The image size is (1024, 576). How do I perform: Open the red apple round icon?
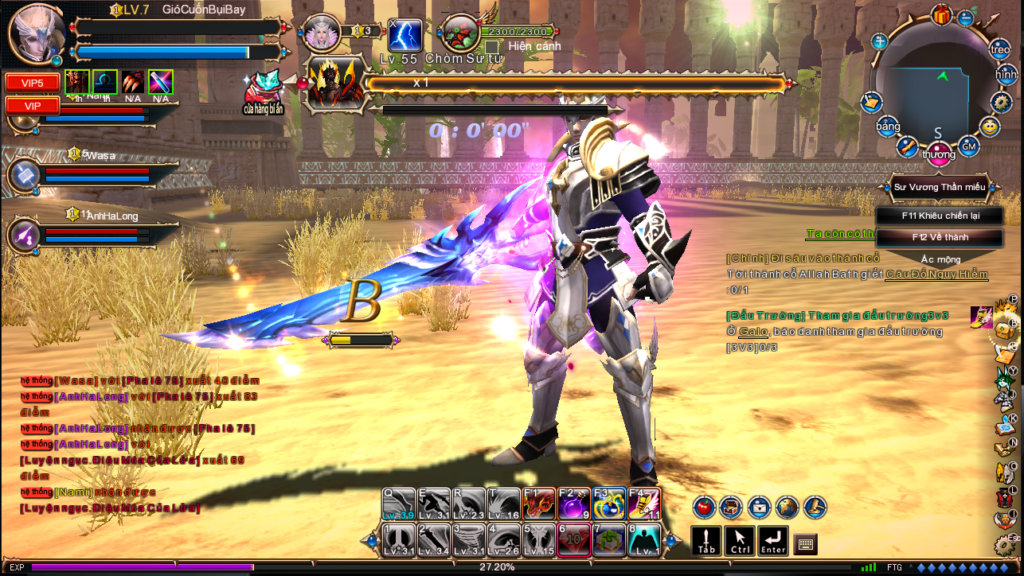pyautogui.click(x=704, y=507)
